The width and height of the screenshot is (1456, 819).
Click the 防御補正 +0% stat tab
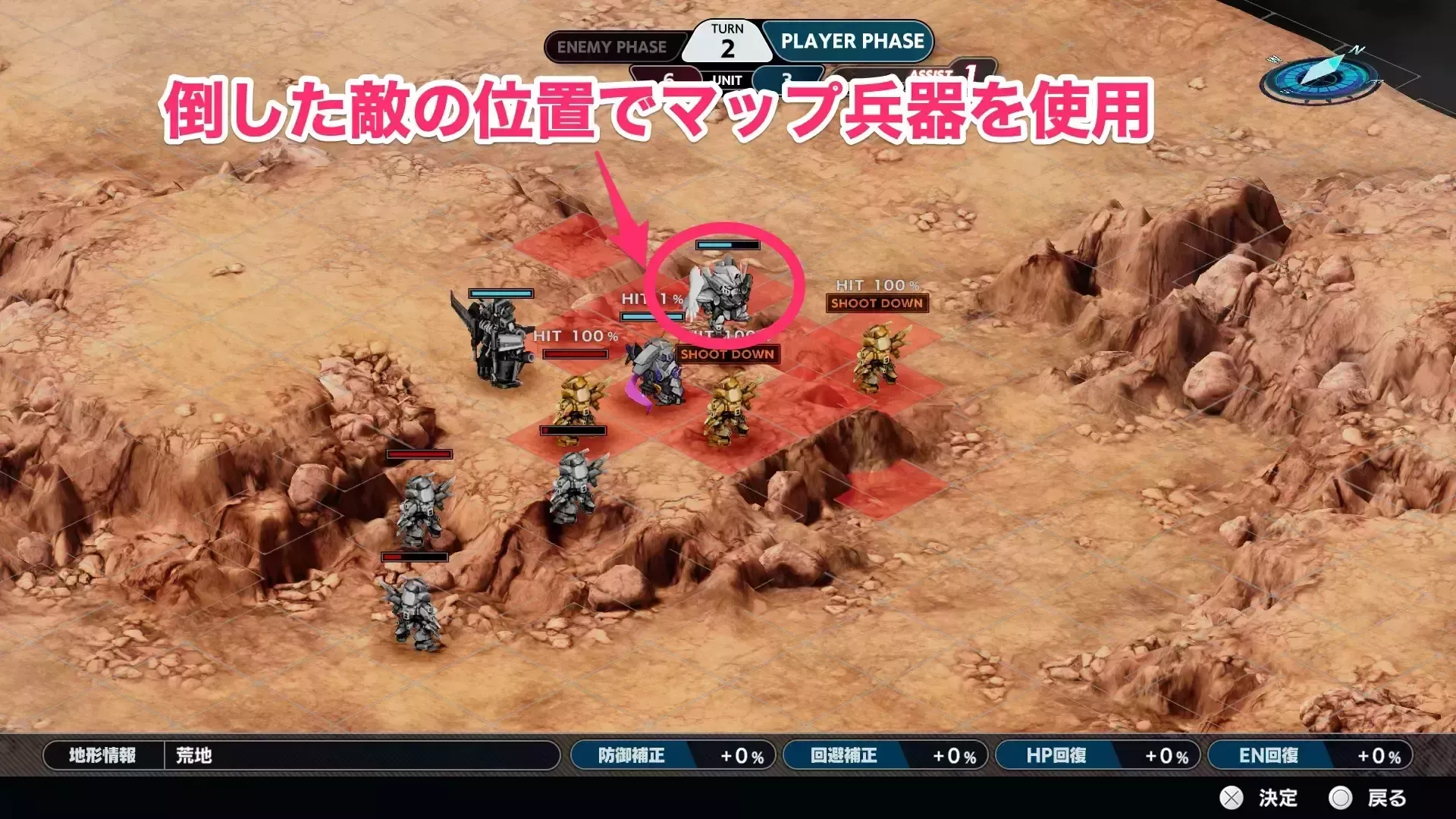671,755
